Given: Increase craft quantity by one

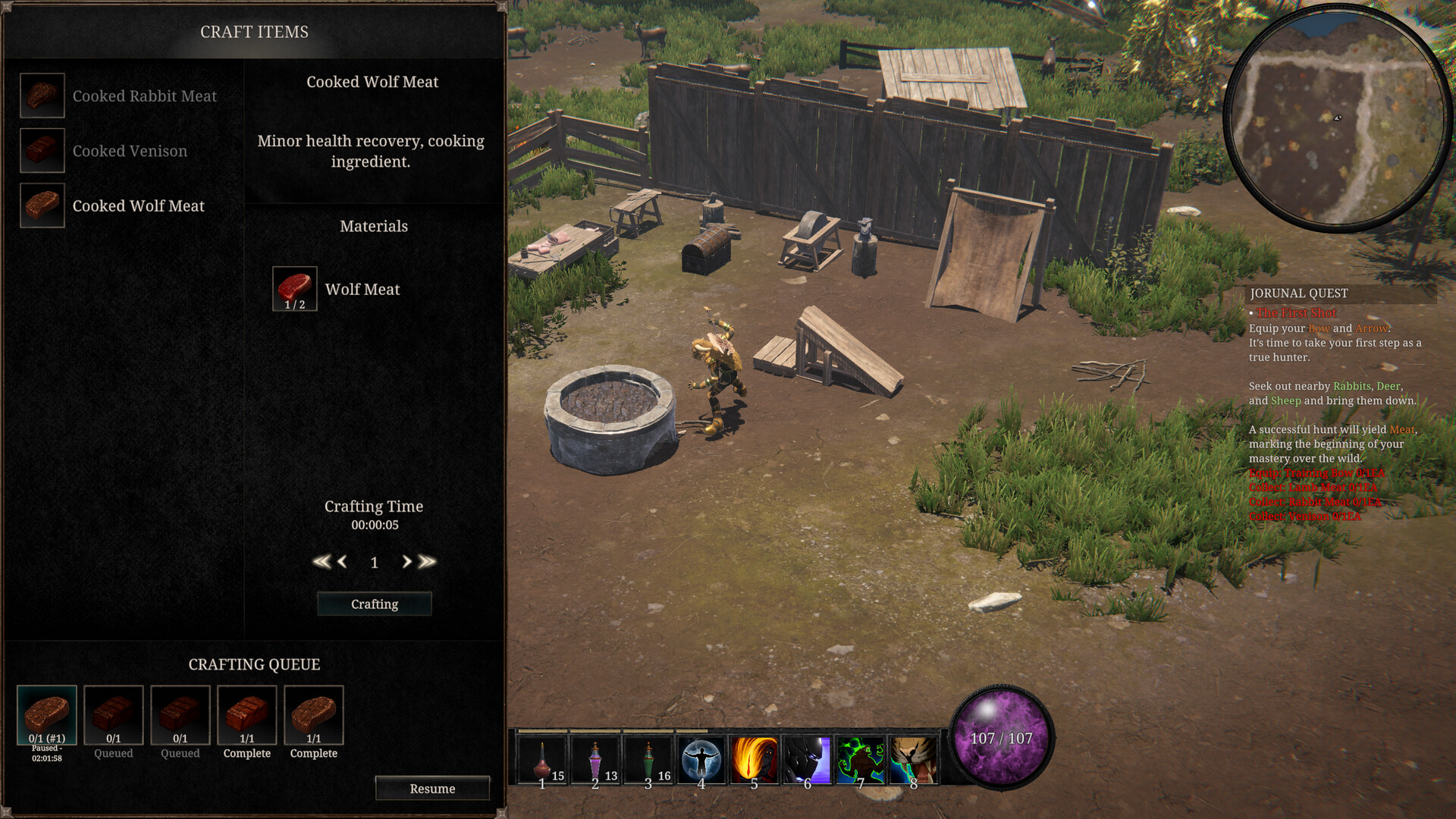Looking at the screenshot, I should (x=406, y=562).
